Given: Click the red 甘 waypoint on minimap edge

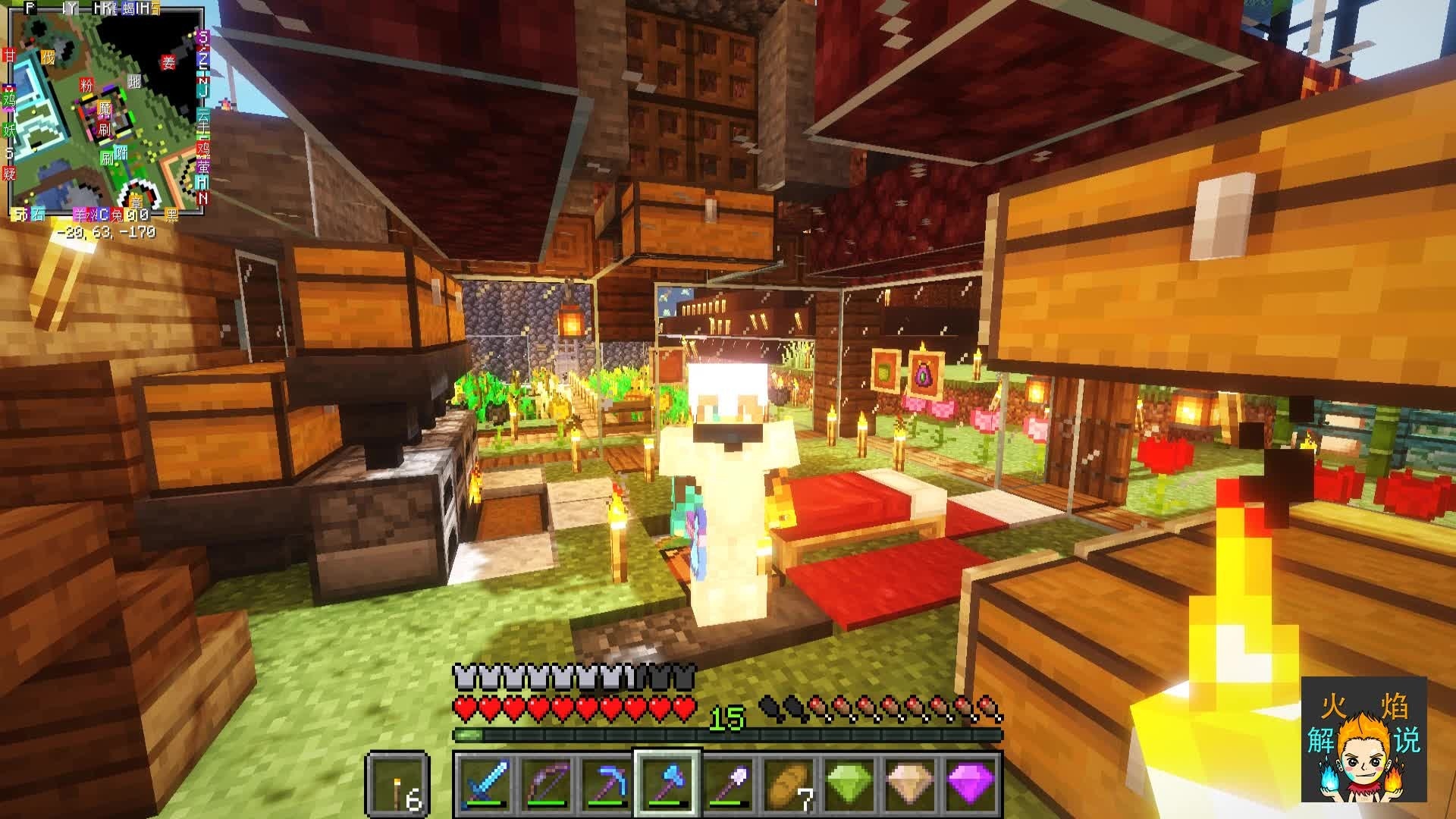Looking at the screenshot, I should point(9,55).
